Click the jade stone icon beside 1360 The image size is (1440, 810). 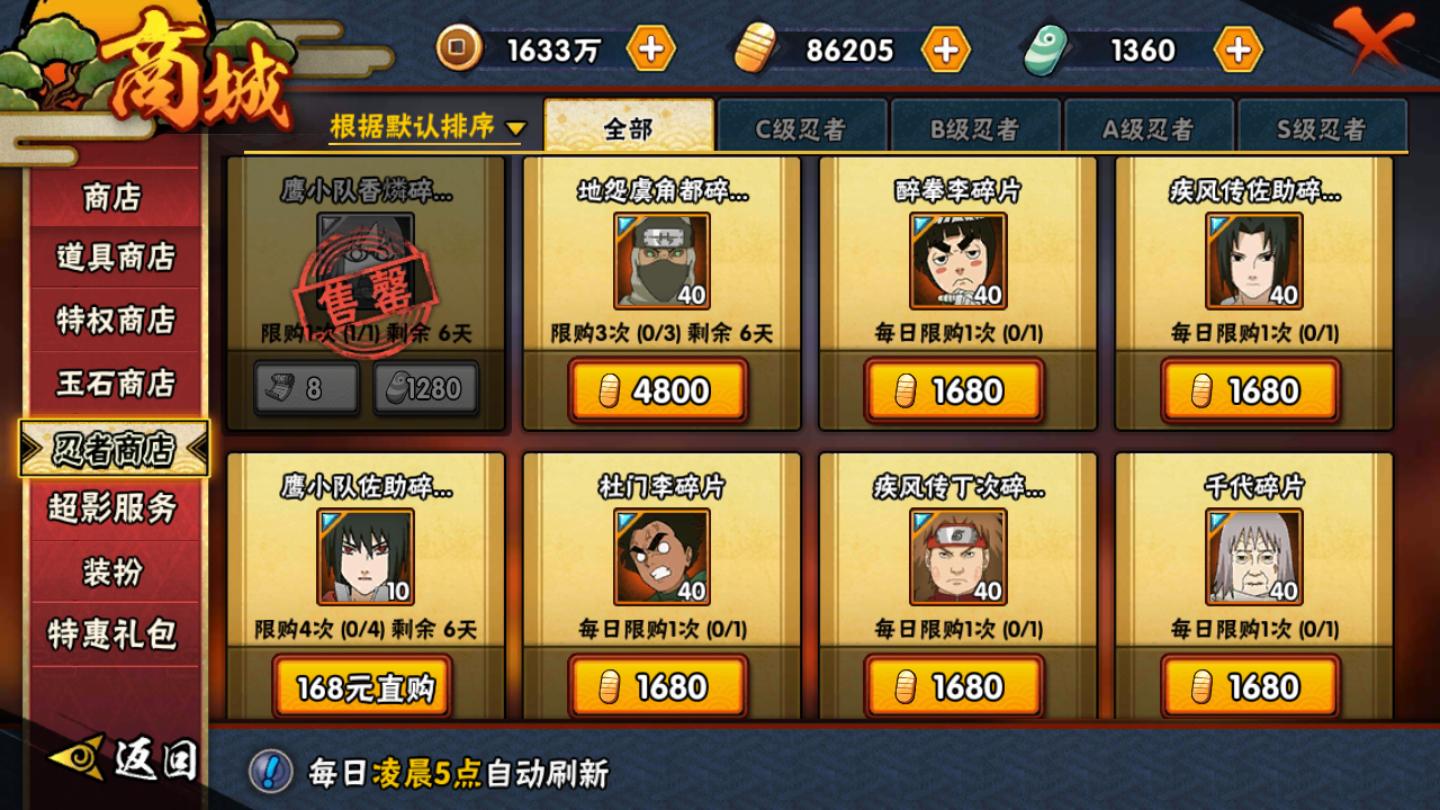tap(1044, 47)
